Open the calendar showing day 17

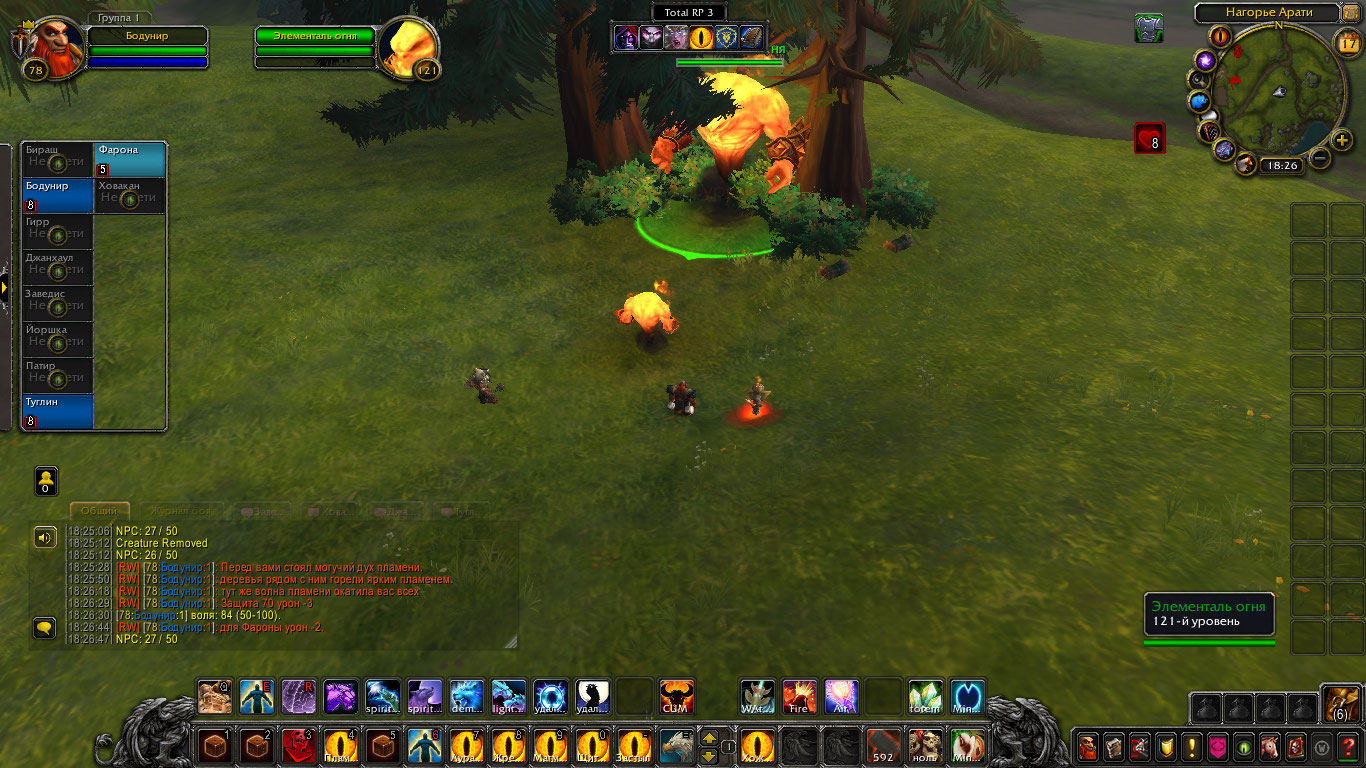point(1348,42)
